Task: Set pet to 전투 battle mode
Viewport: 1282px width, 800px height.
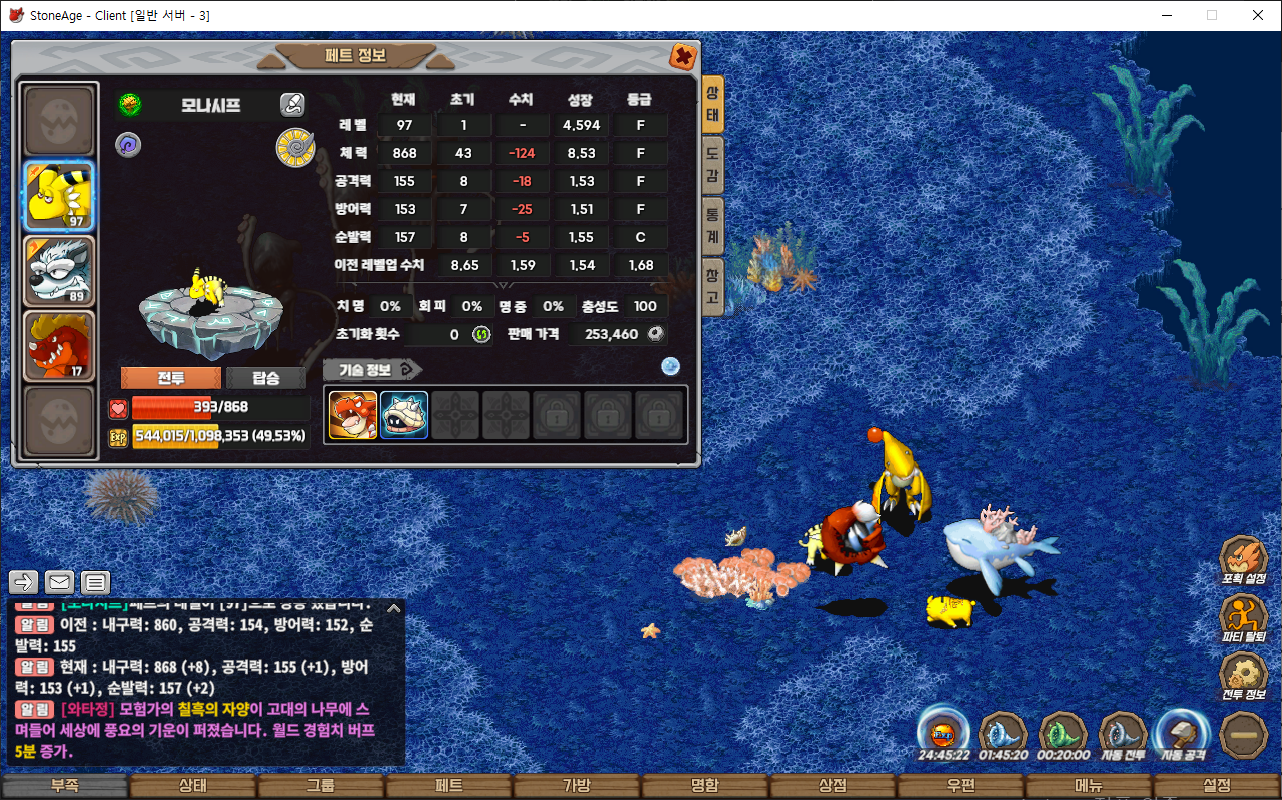Action: 170,378
